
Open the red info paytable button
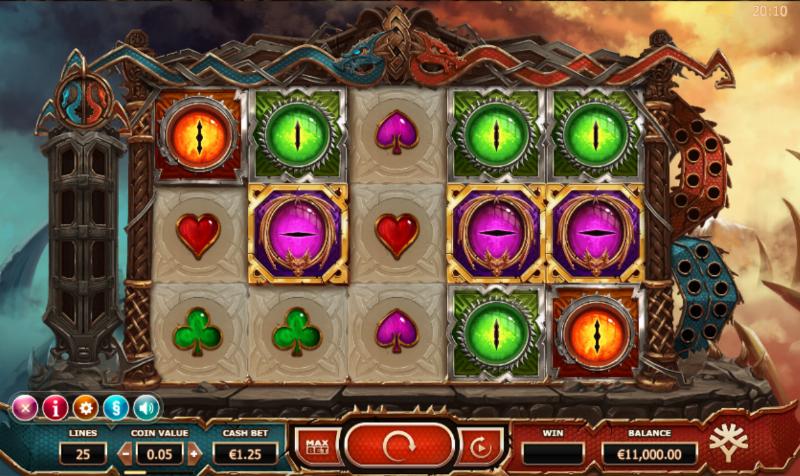55,407
